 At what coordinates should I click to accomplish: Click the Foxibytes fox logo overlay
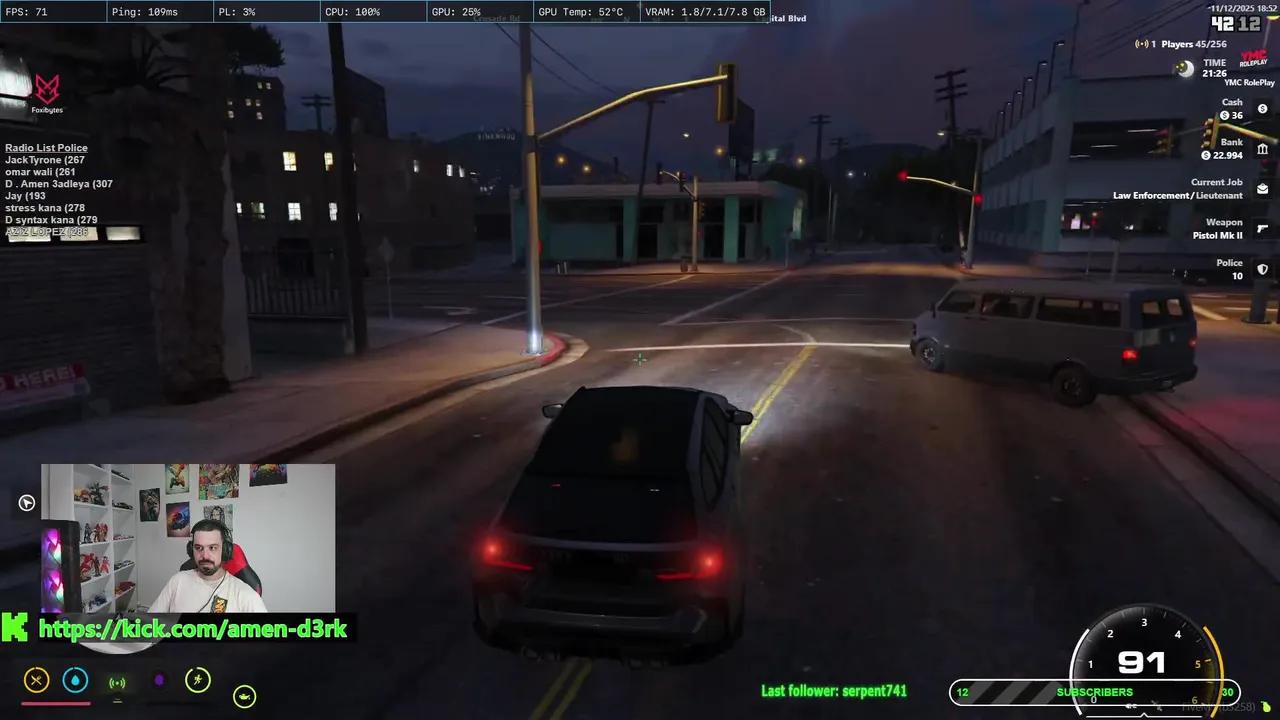click(x=47, y=88)
